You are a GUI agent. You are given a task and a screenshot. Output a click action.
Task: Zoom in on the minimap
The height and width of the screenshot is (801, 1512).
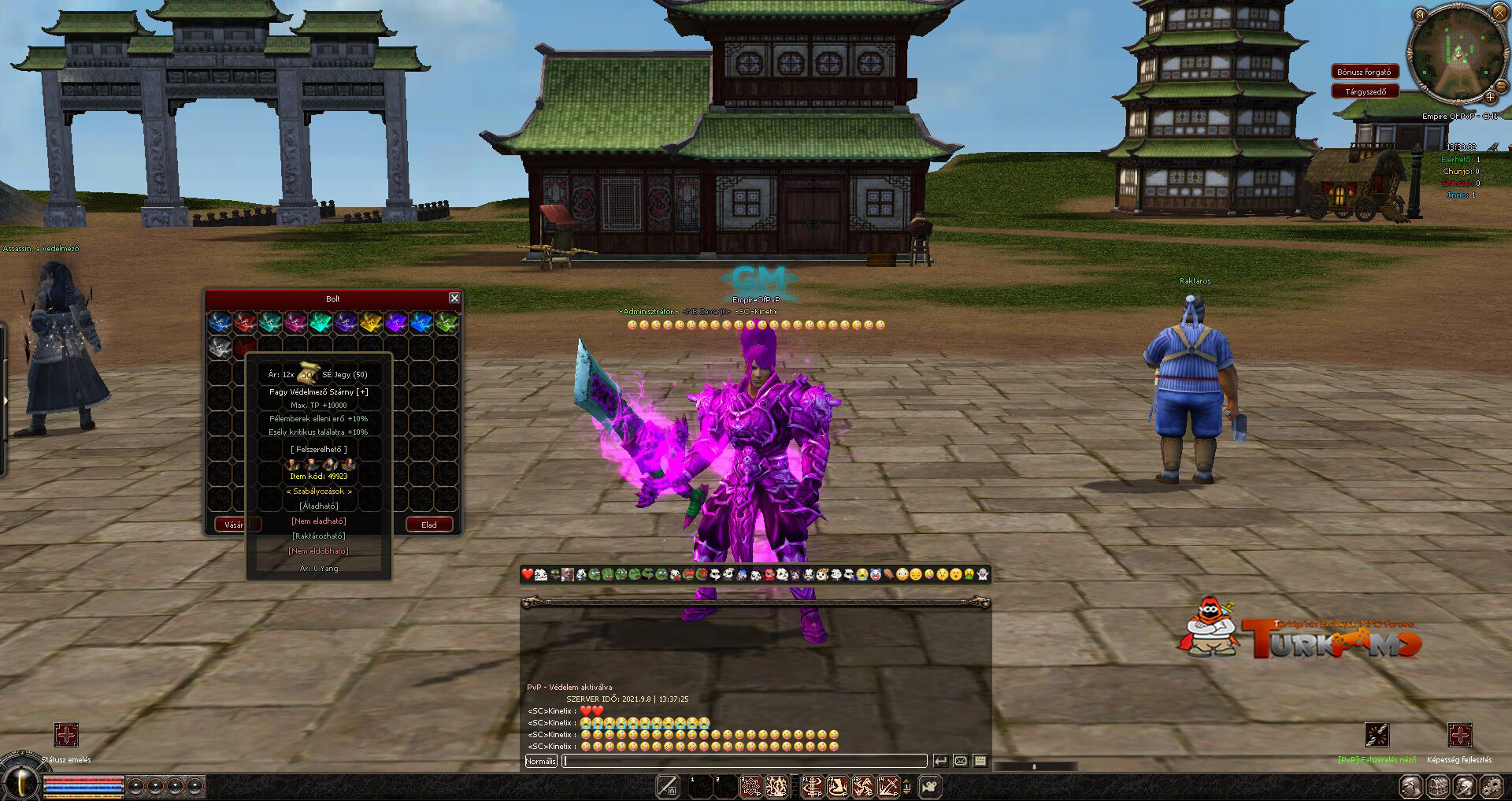pos(1490,98)
